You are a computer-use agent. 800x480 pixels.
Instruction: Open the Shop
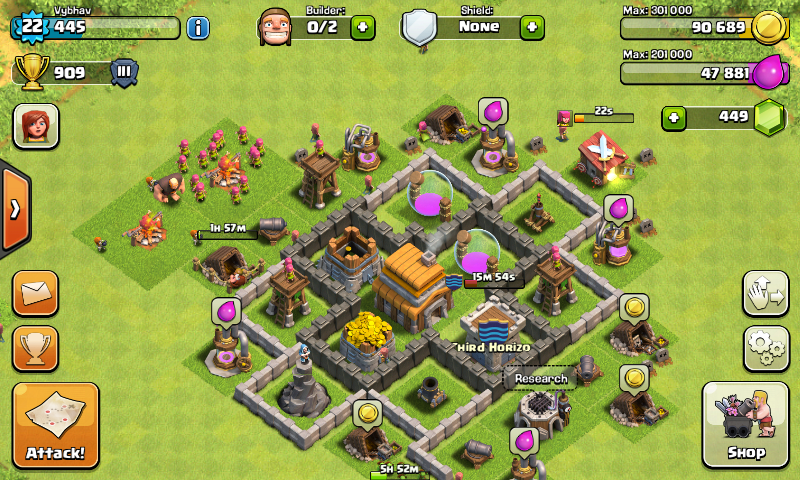[x=746, y=425]
